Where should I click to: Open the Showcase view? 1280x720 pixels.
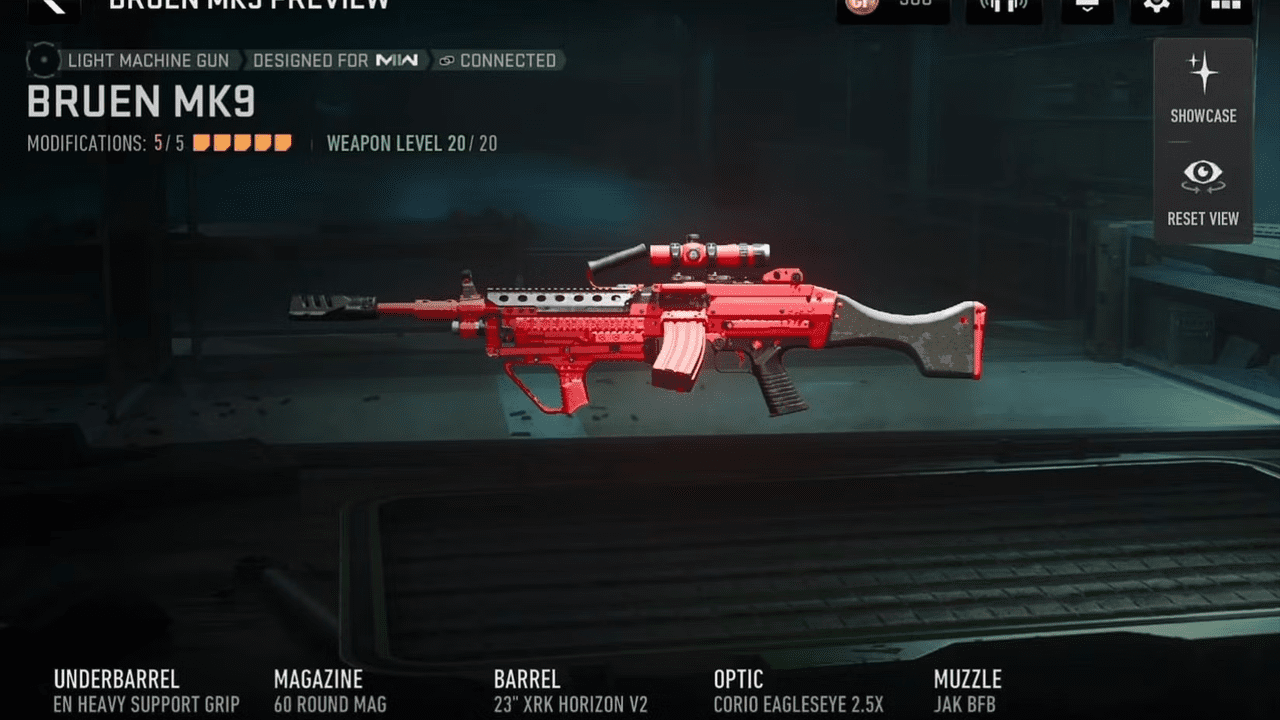pos(1203,89)
